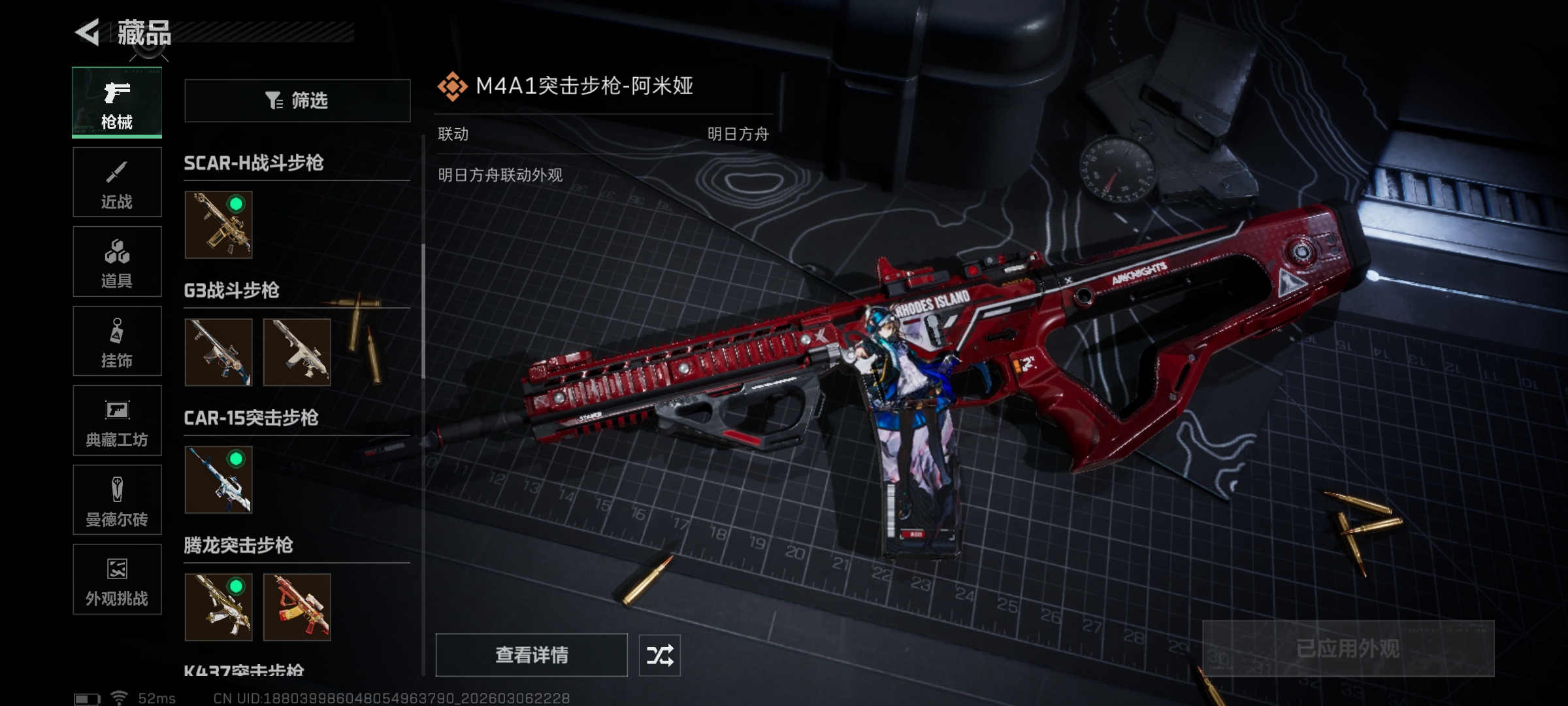1568x706 pixels.
Task: Select the 外观挑战 skin challenge tab
Action: (x=117, y=579)
